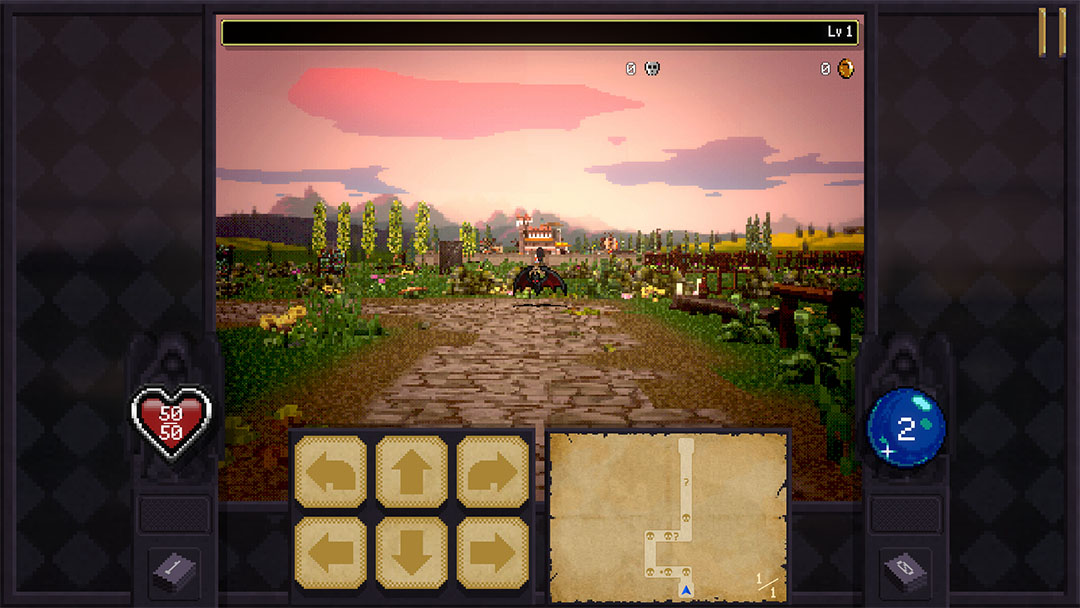This screenshot has height=608, width=1080.
Task: Click the sword book slot
Action: pyautogui.click(x=174, y=572)
